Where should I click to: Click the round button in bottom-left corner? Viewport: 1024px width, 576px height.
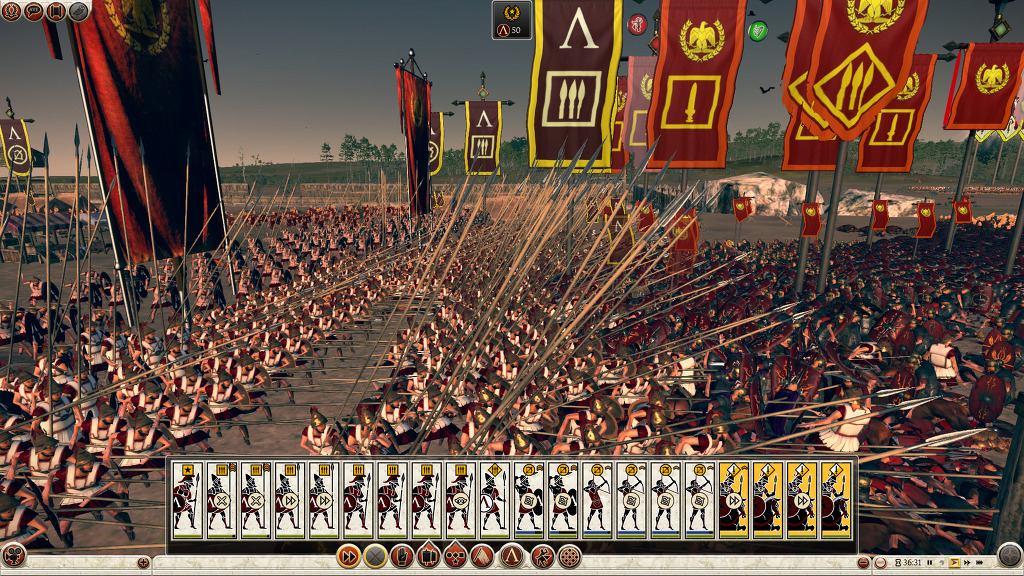coord(14,555)
